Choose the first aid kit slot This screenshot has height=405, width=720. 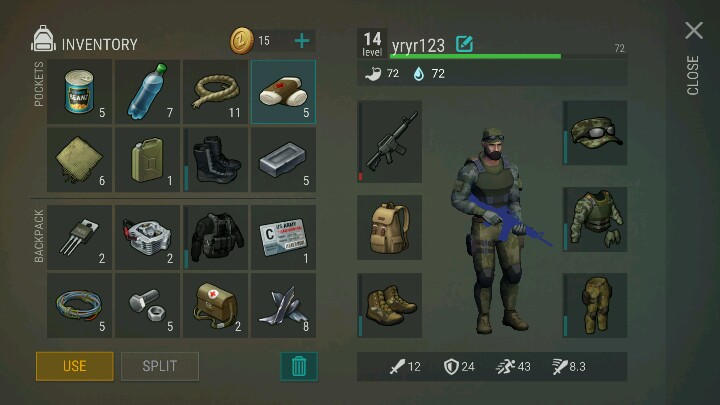[216, 306]
